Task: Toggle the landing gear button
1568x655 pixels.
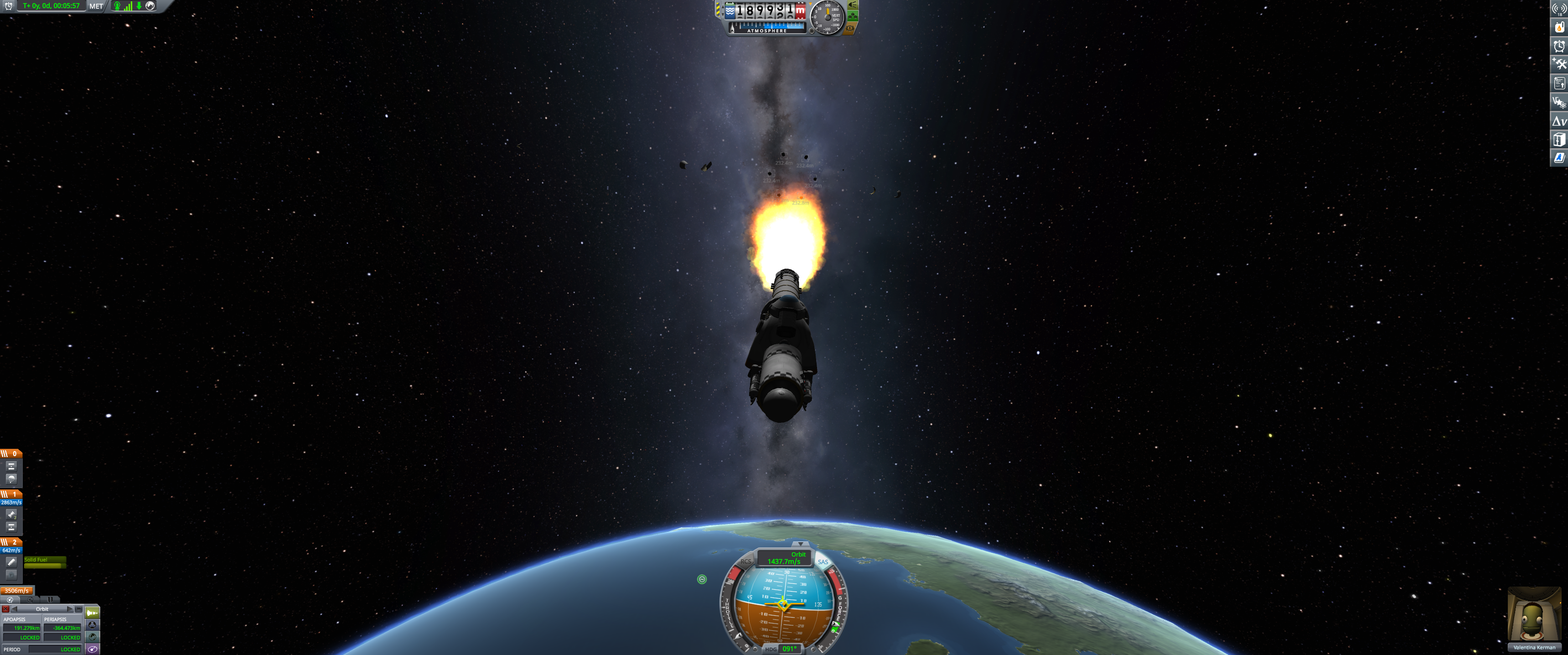Action: (853, 16)
